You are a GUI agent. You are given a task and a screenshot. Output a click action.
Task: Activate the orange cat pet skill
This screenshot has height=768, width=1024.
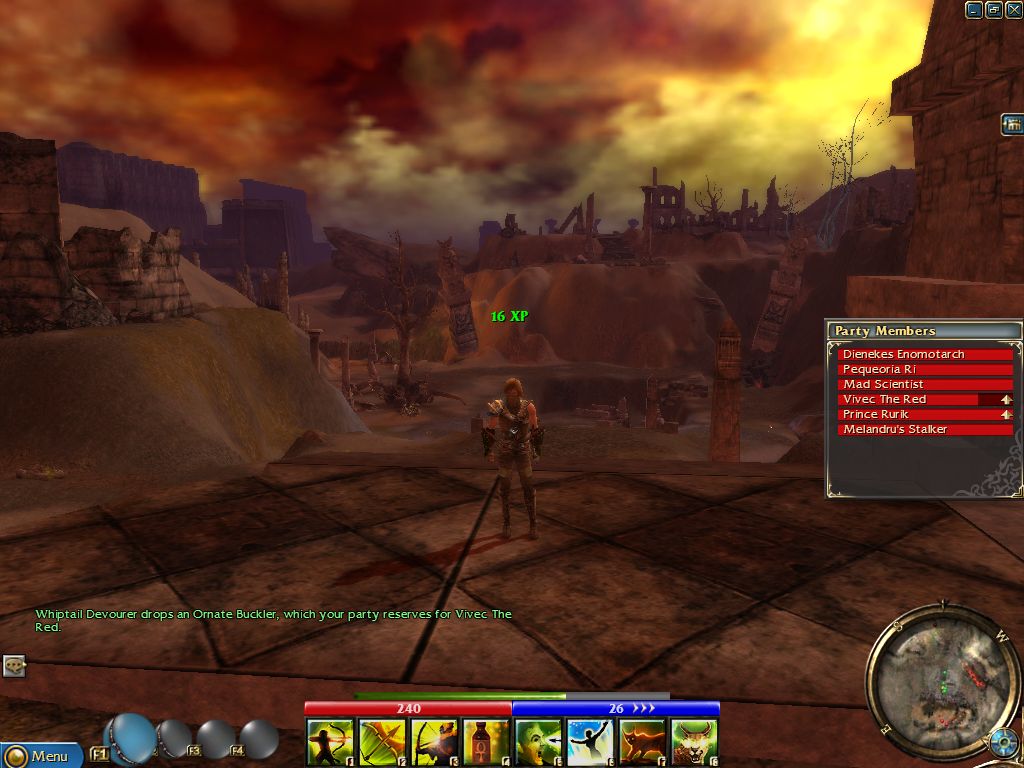(x=642, y=742)
